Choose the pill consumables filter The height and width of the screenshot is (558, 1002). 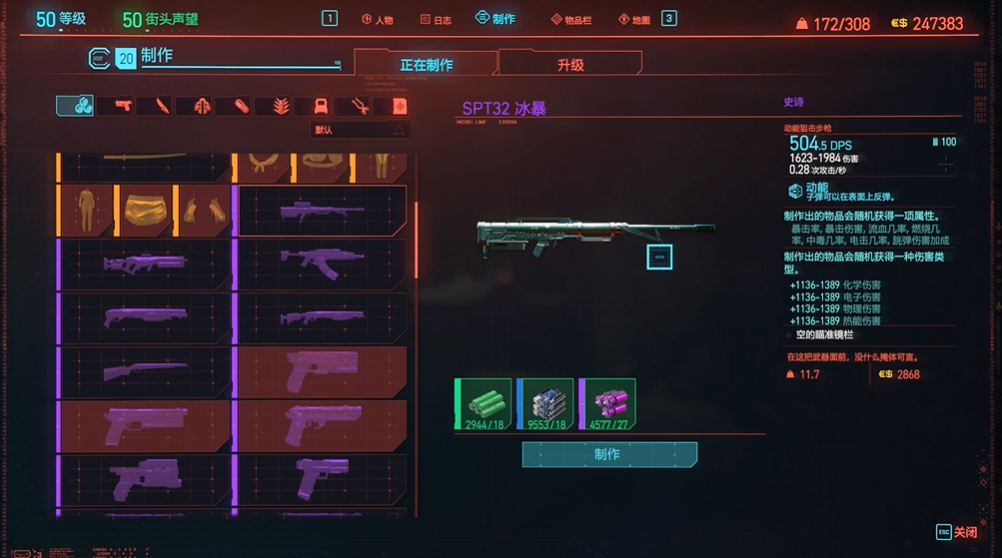[241, 106]
